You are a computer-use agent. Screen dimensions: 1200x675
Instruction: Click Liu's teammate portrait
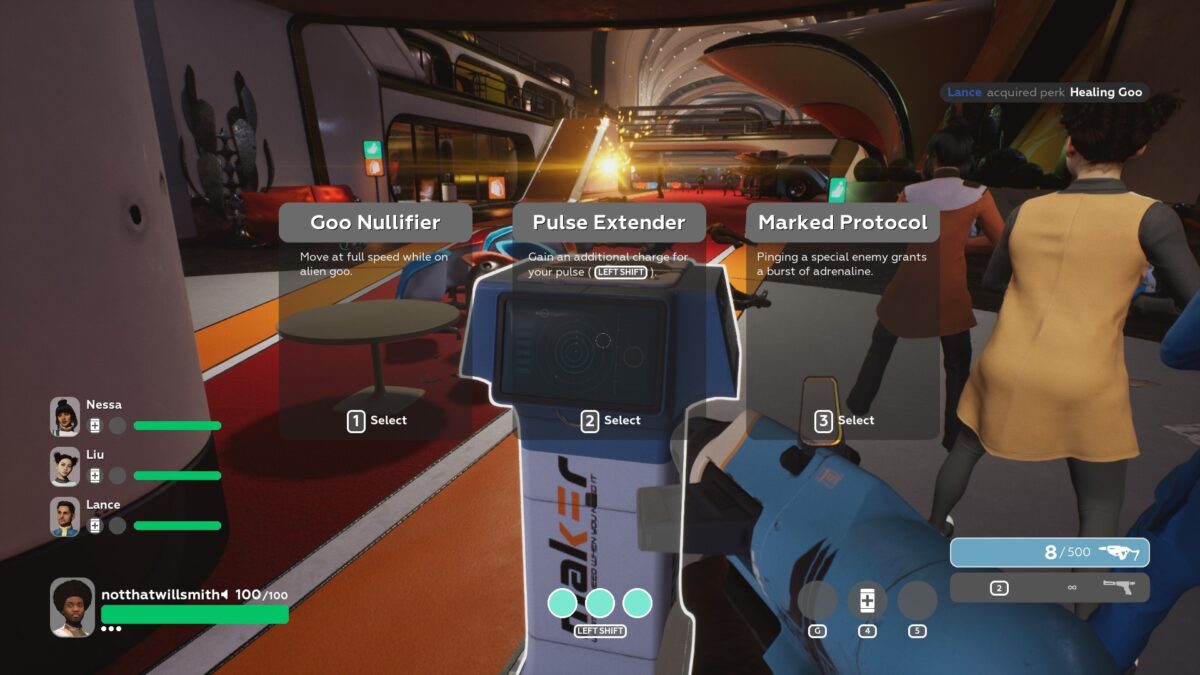(65, 467)
